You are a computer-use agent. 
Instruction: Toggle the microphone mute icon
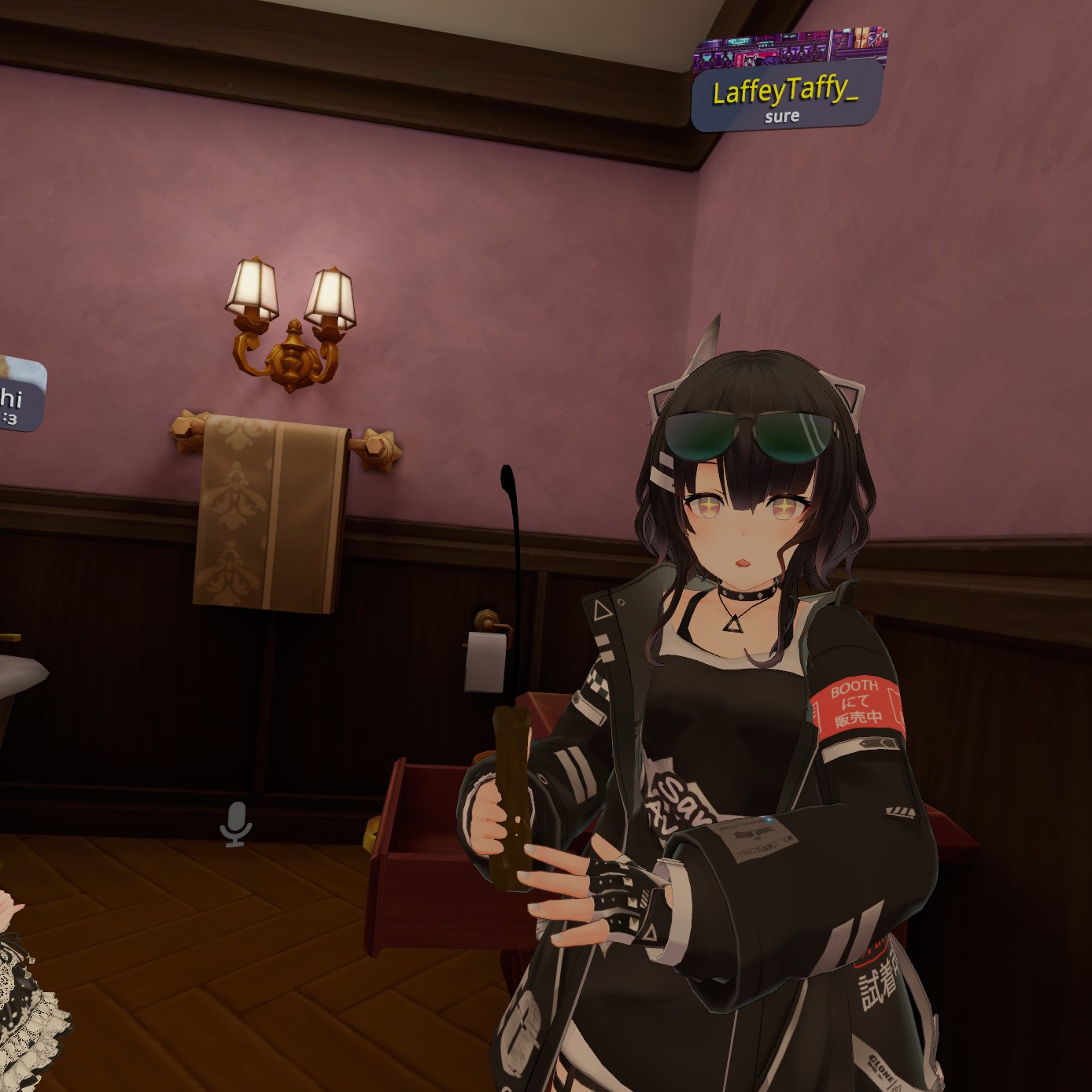click(235, 825)
